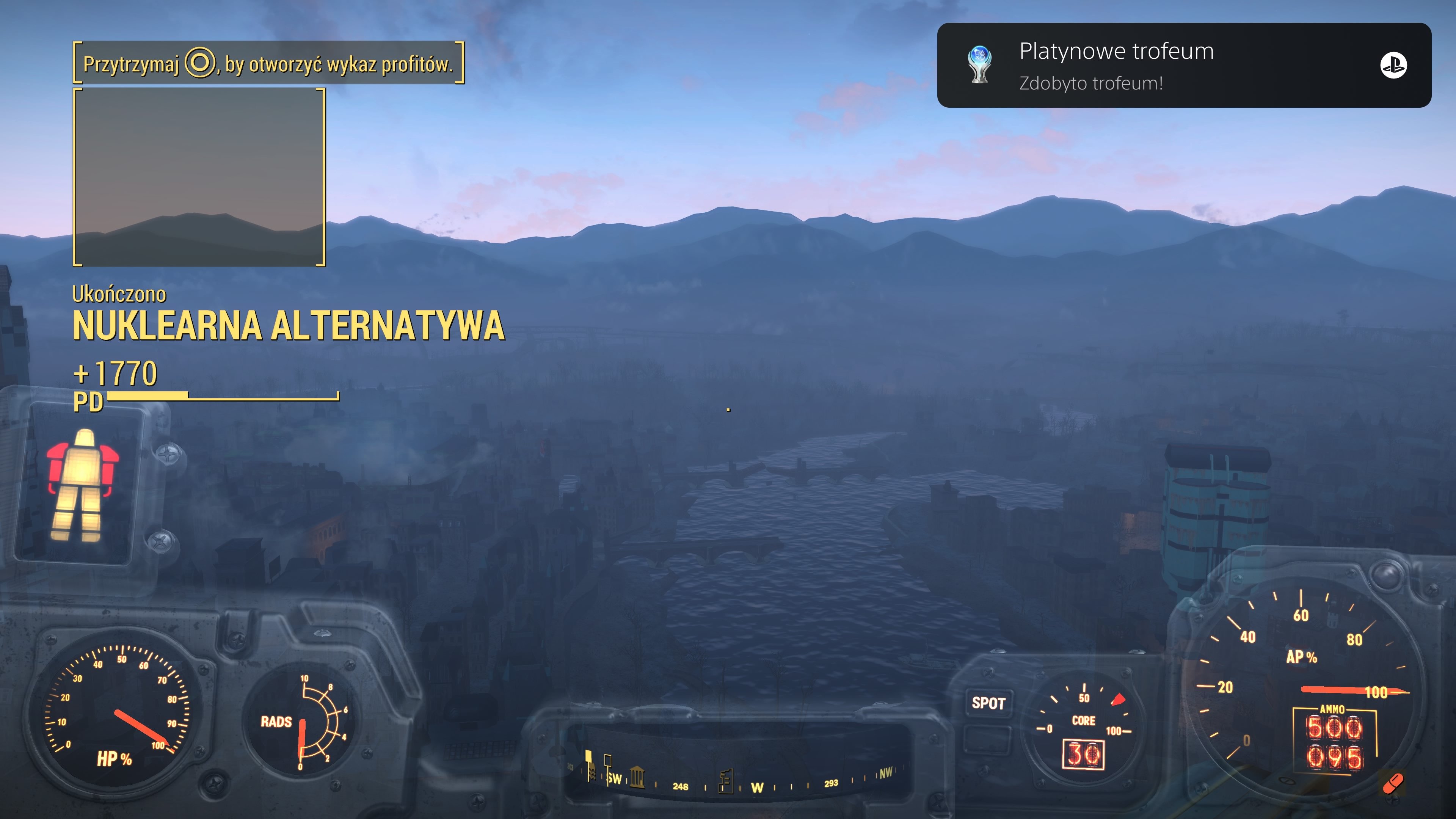The width and height of the screenshot is (1456, 819).
Task: Check the power armor condition figure
Action: coord(82,485)
